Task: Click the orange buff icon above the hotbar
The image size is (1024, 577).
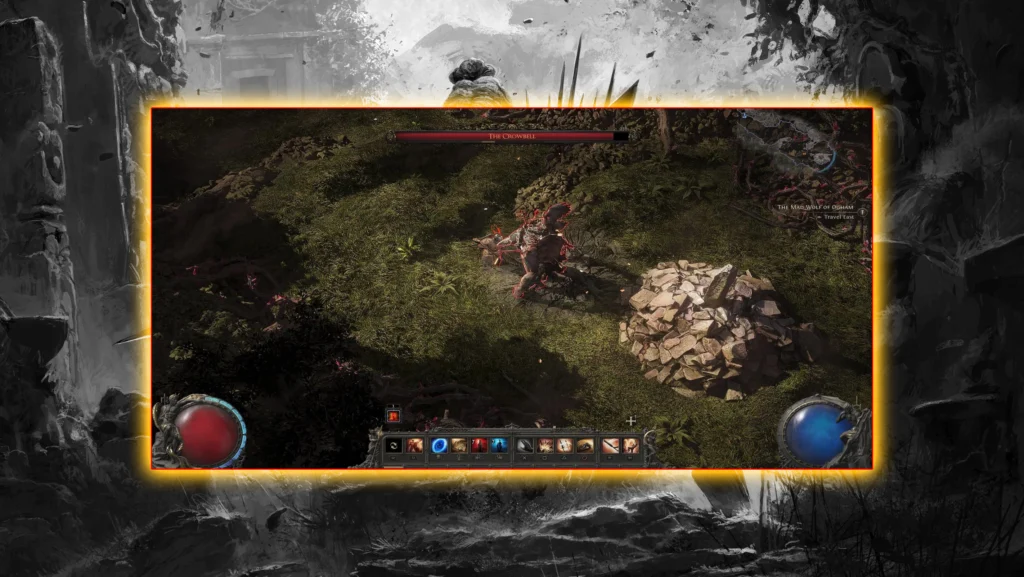Action: tap(393, 415)
